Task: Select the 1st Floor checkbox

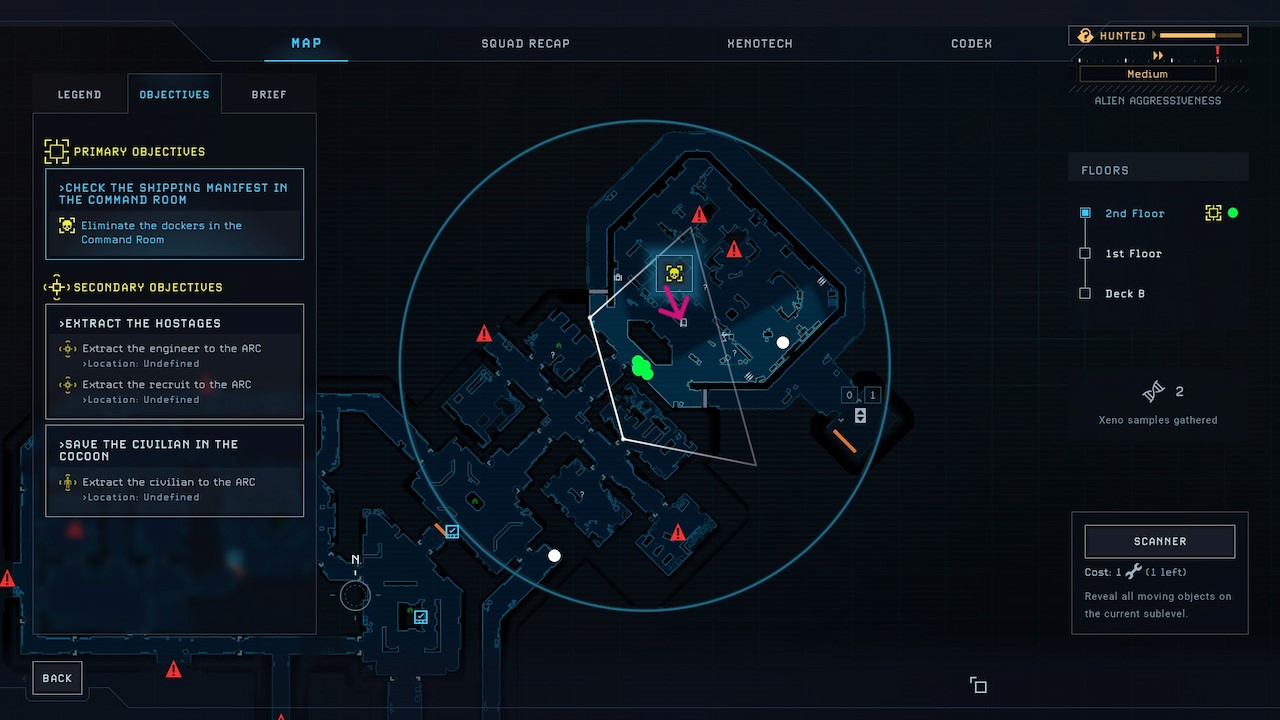Action: (x=1085, y=253)
